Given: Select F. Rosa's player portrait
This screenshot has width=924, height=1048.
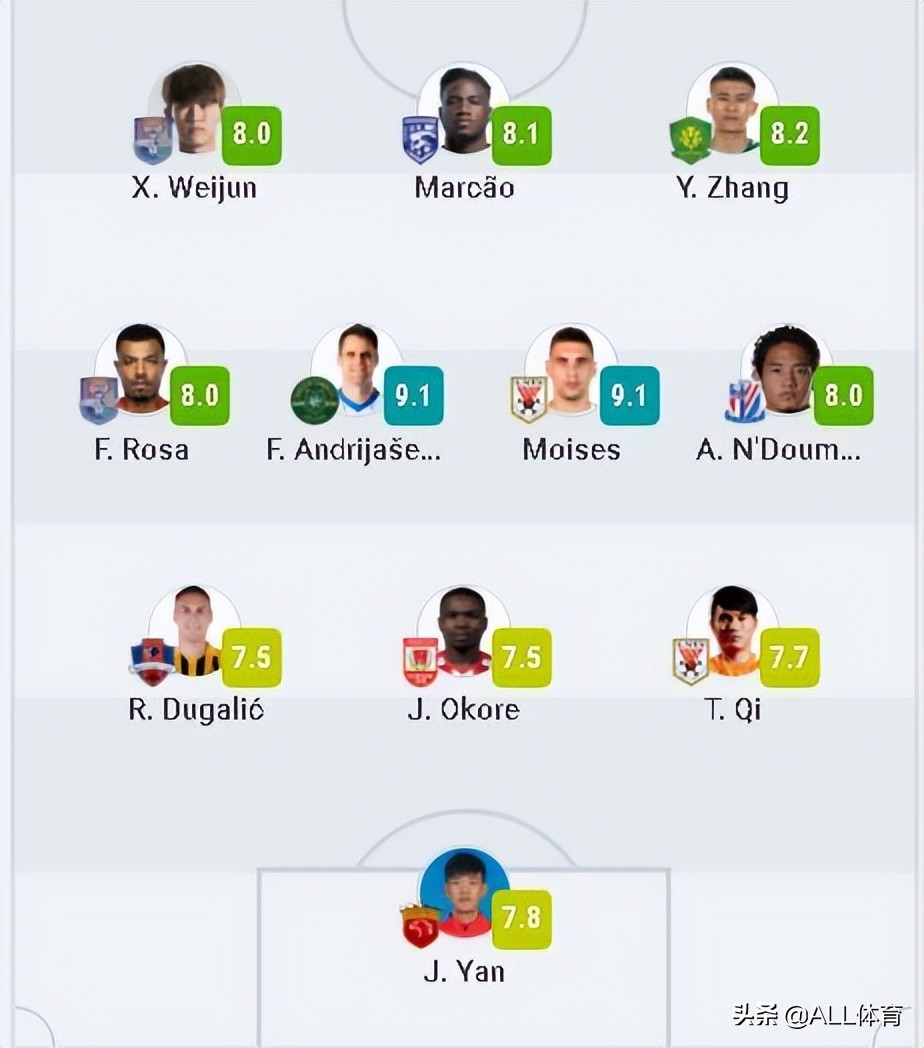Looking at the screenshot, I should [141, 370].
